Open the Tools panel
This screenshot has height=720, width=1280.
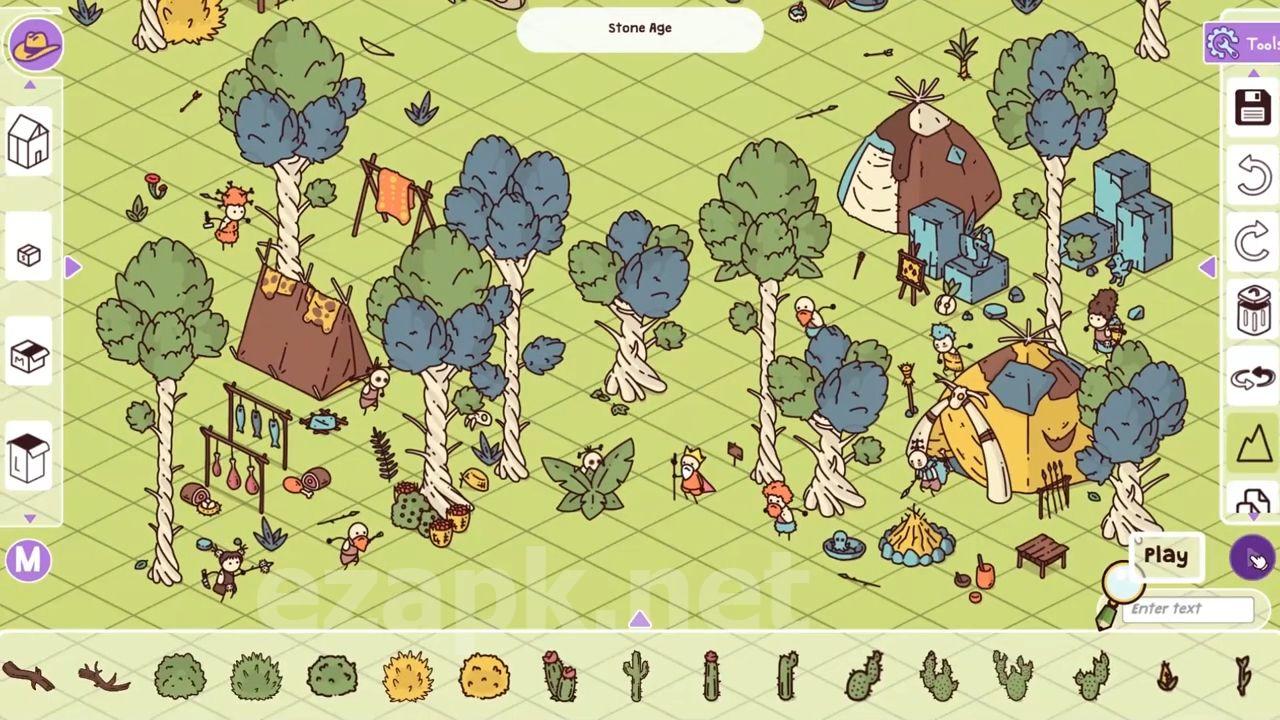point(1242,44)
